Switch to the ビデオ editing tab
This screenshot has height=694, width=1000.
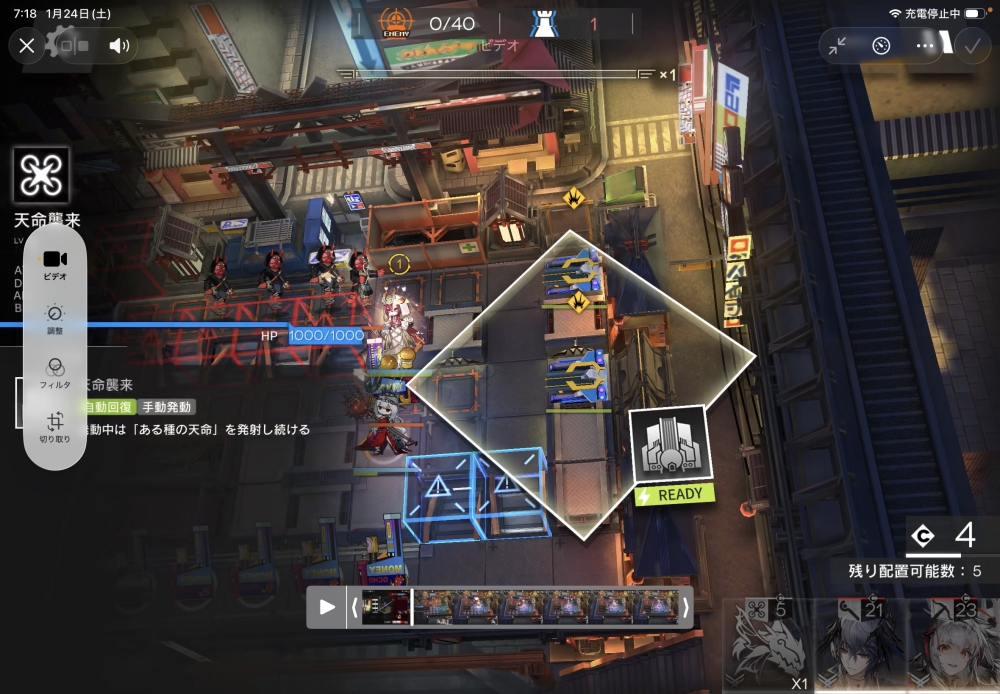click(55, 264)
